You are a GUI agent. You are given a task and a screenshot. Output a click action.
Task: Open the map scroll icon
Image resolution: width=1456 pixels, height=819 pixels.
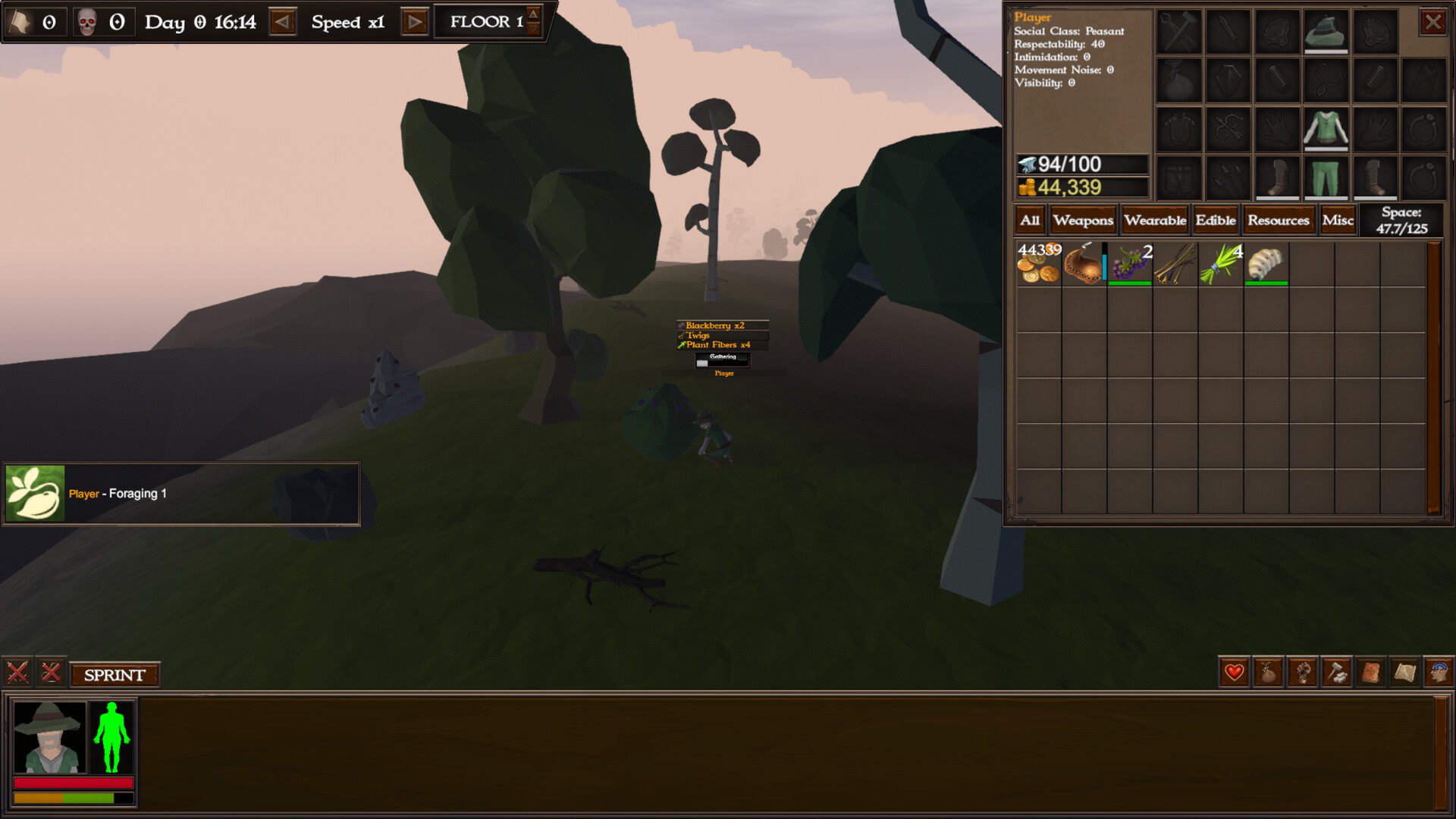(1404, 673)
